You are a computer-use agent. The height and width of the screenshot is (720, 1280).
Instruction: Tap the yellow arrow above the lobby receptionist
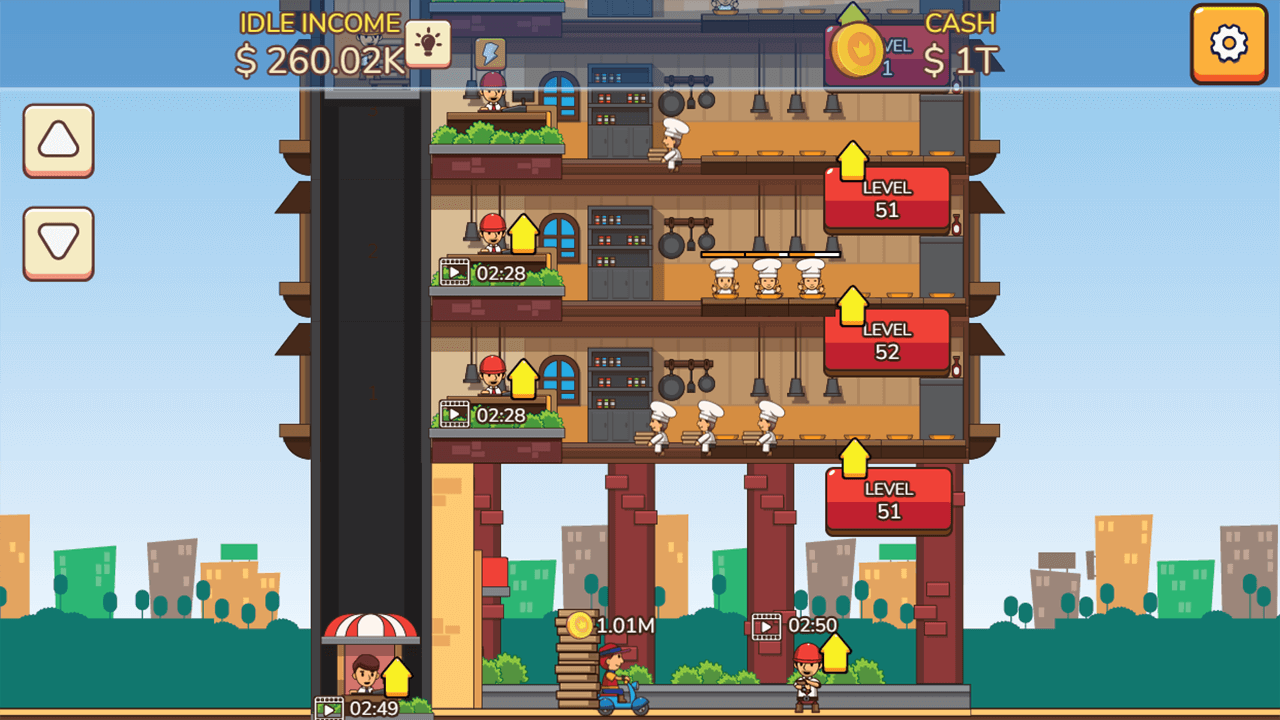tap(395, 677)
